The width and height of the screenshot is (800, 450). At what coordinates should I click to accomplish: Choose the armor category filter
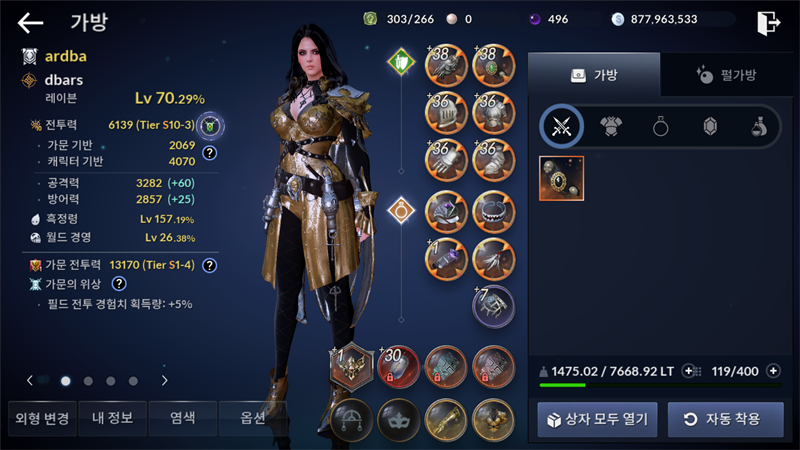(611, 126)
